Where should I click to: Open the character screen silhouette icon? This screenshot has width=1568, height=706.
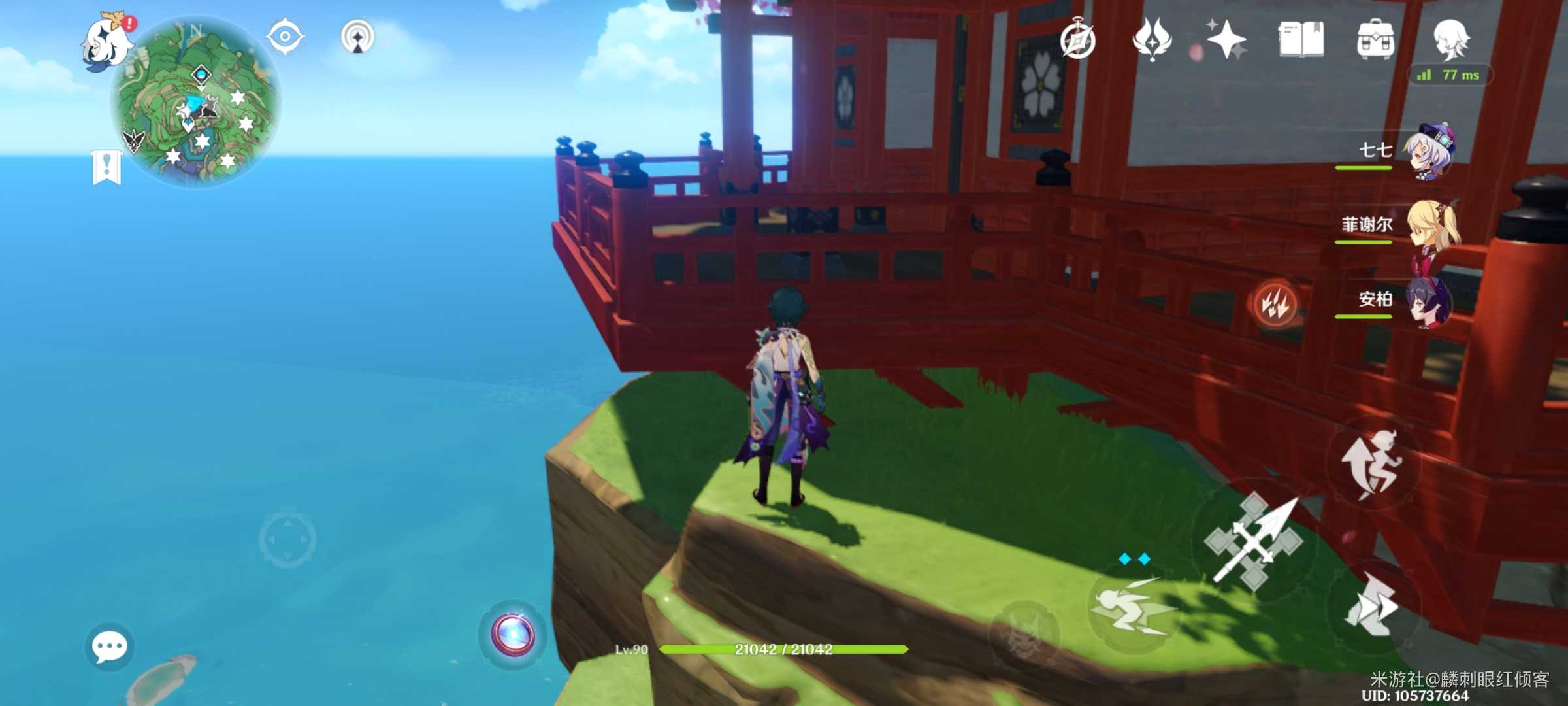point(1450,39)
